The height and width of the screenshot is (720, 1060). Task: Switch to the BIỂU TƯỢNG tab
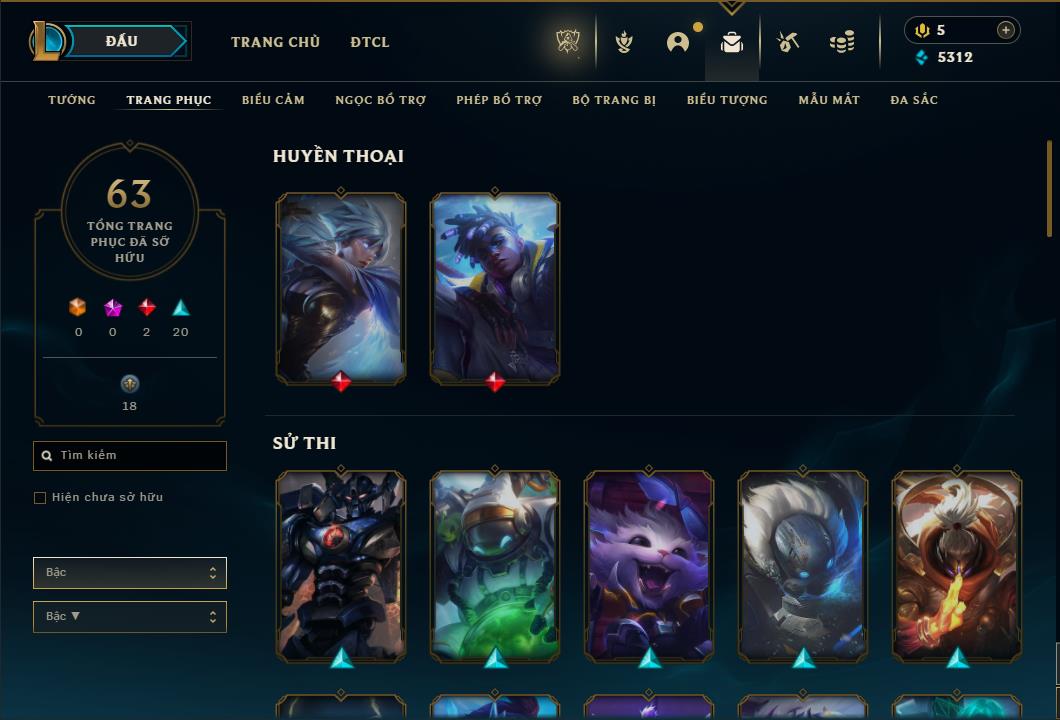point(727,100)
